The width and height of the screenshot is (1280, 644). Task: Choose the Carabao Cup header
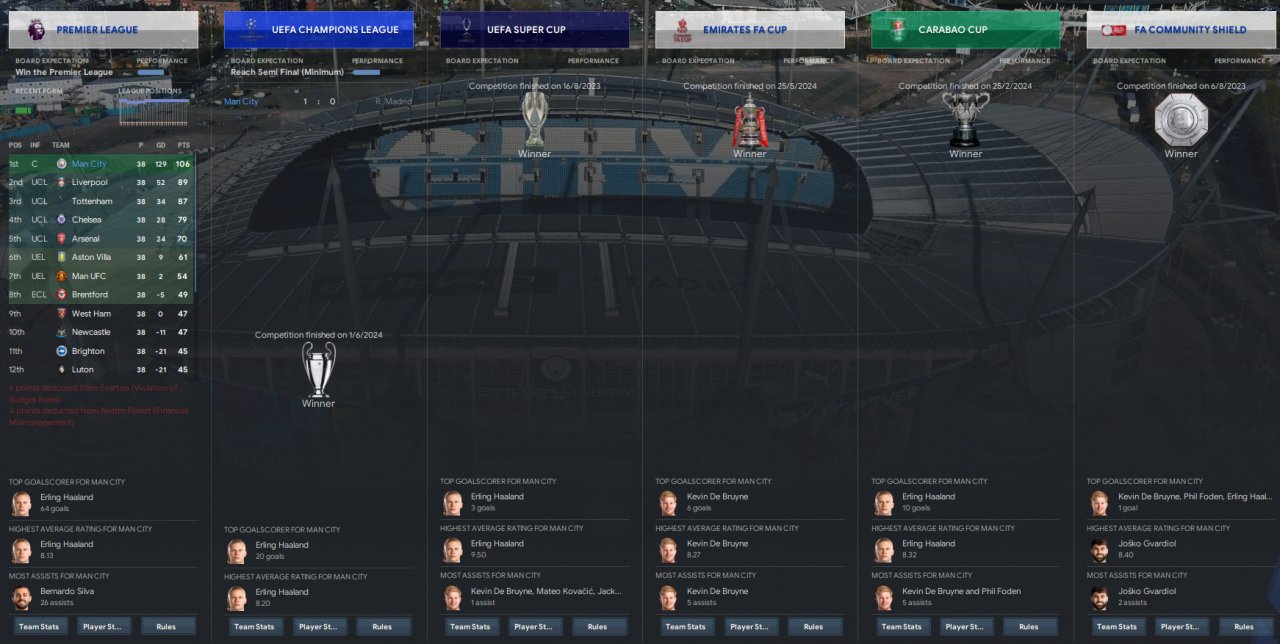coord(965,30)
